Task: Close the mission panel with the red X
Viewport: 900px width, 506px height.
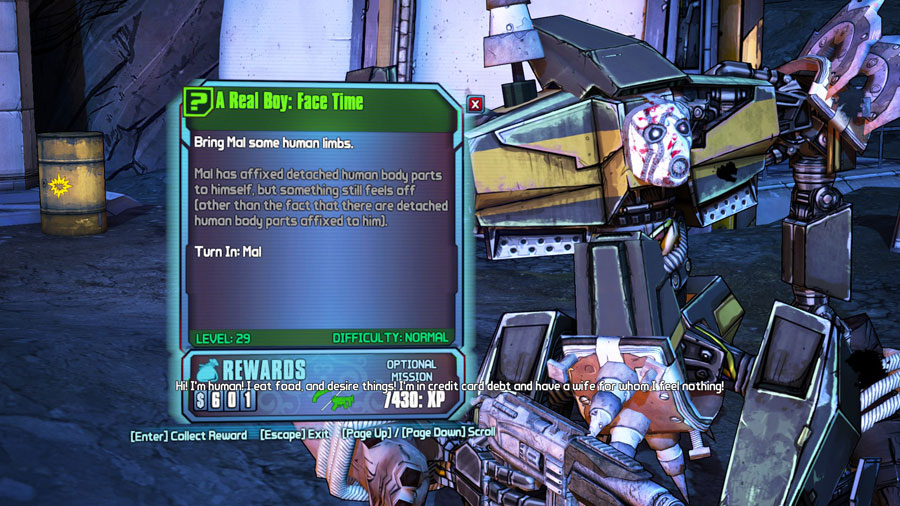Action: [x=475, y=103]
